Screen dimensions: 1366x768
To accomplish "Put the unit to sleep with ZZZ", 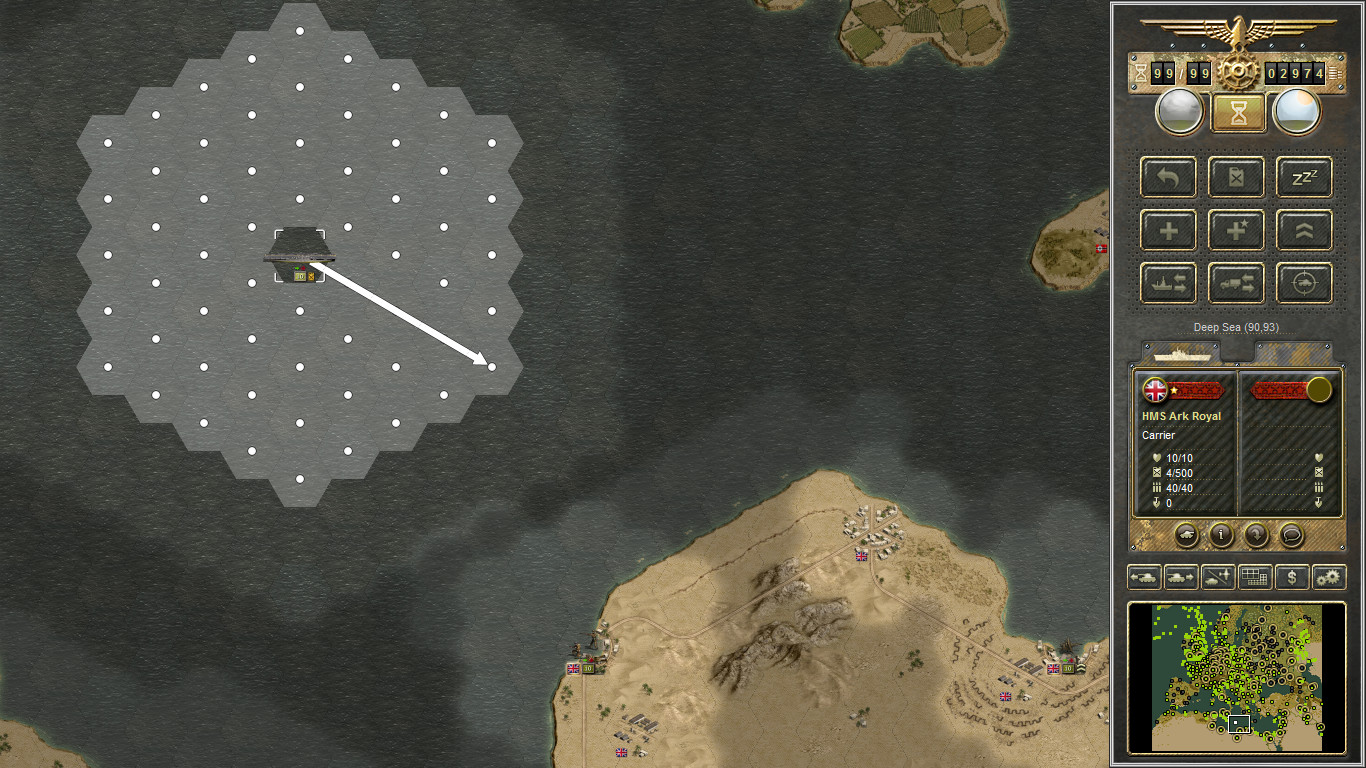I will (x=1304, y=178).
